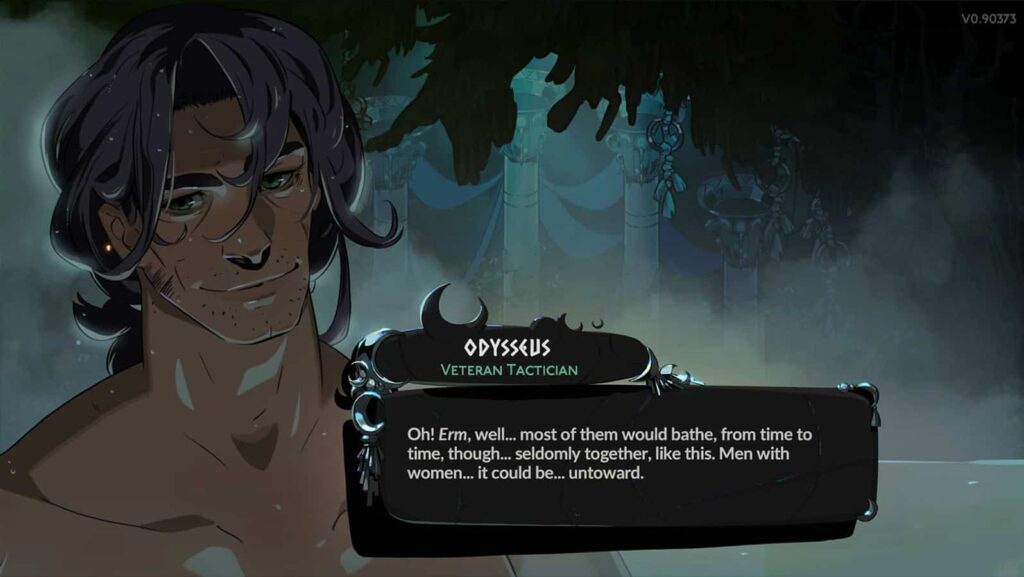The image size is (1024, 577).
Task: Advance Odysseus's dialogue by clicking the text box
Action: point(610,455)
